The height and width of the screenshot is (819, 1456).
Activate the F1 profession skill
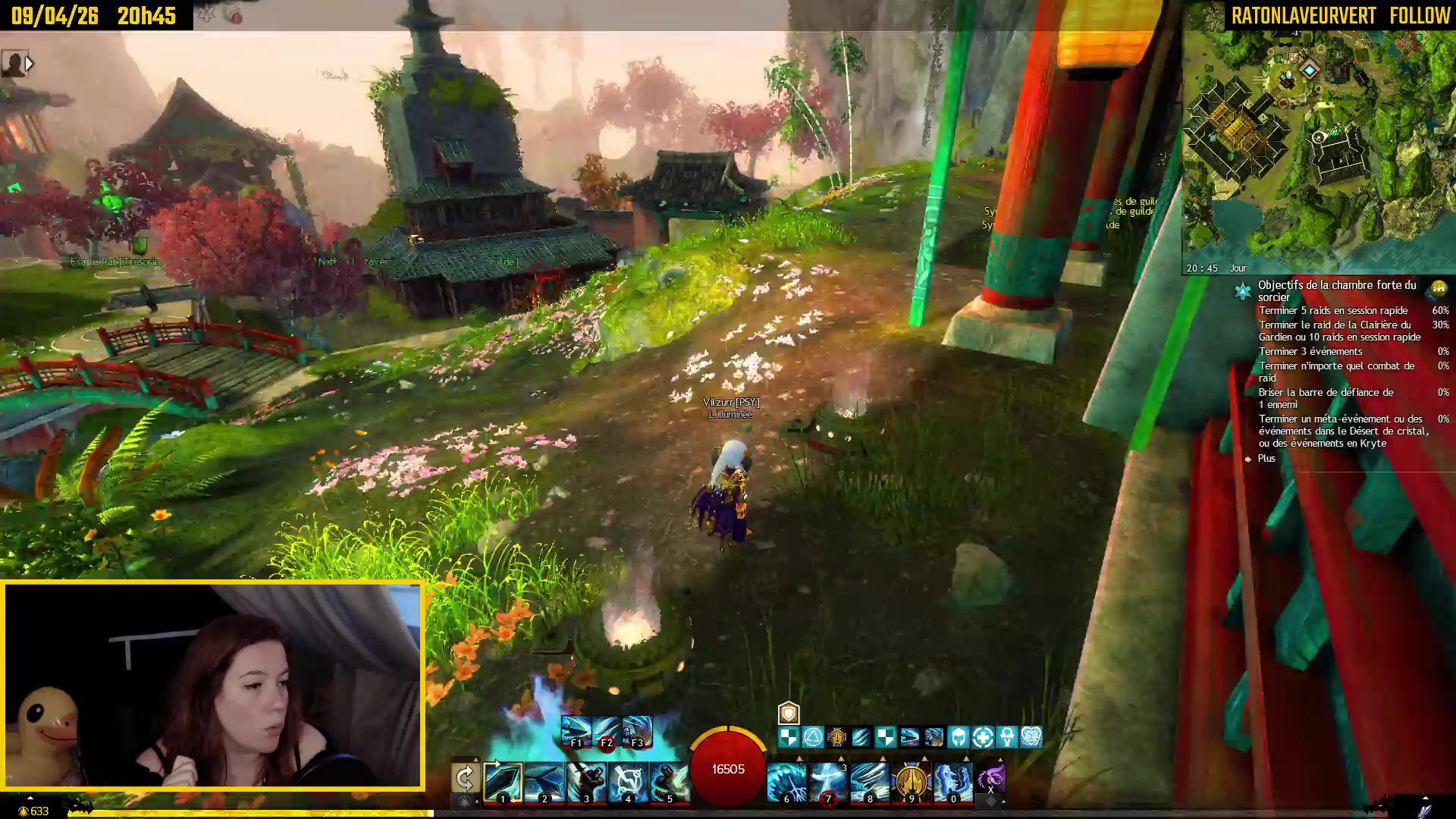tap(576, 731)
